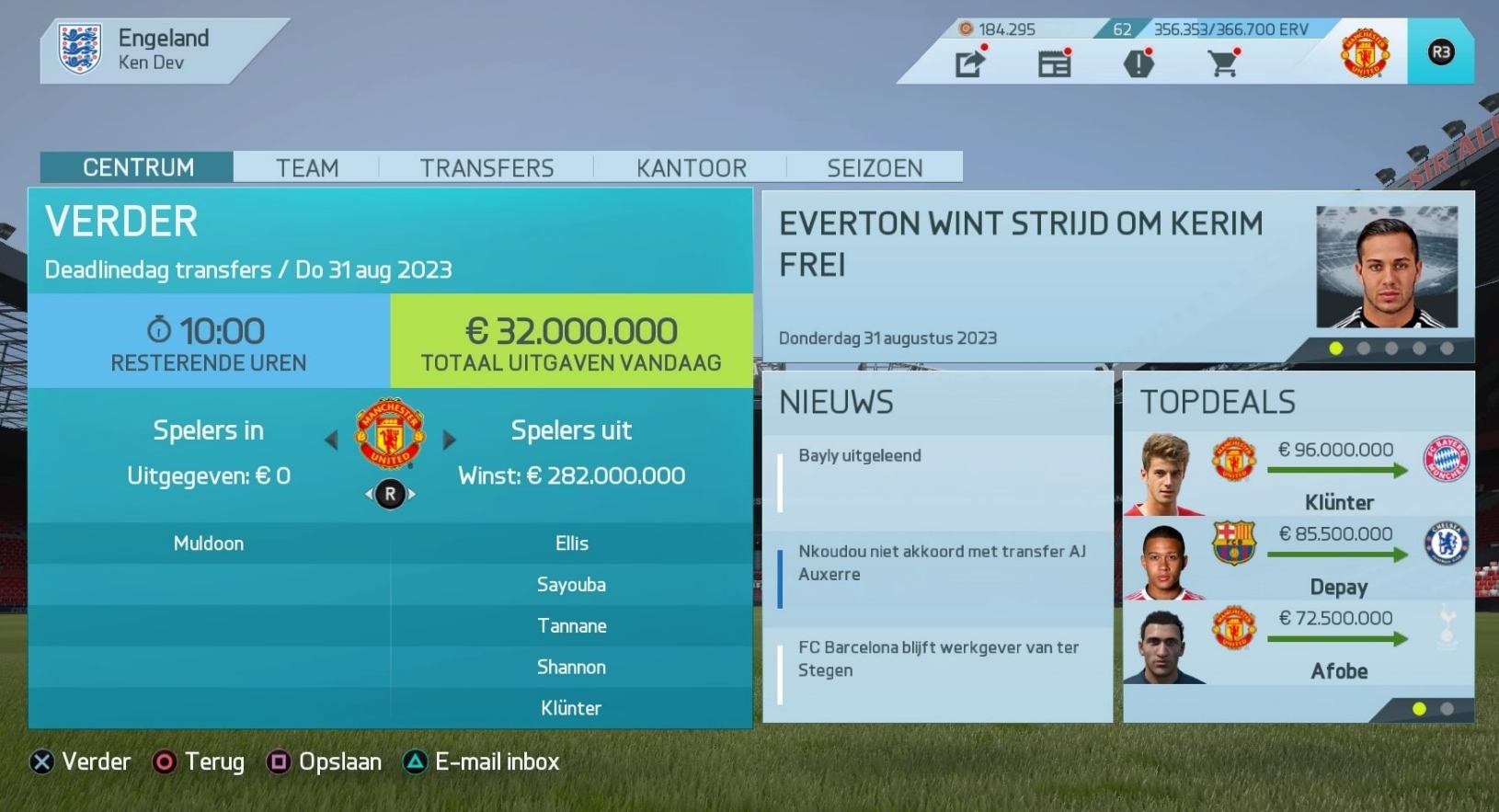Click left arrow to view Spelers in
Image resolution: width=1499 pixels, height=812 pixels.
click(331, 440)
